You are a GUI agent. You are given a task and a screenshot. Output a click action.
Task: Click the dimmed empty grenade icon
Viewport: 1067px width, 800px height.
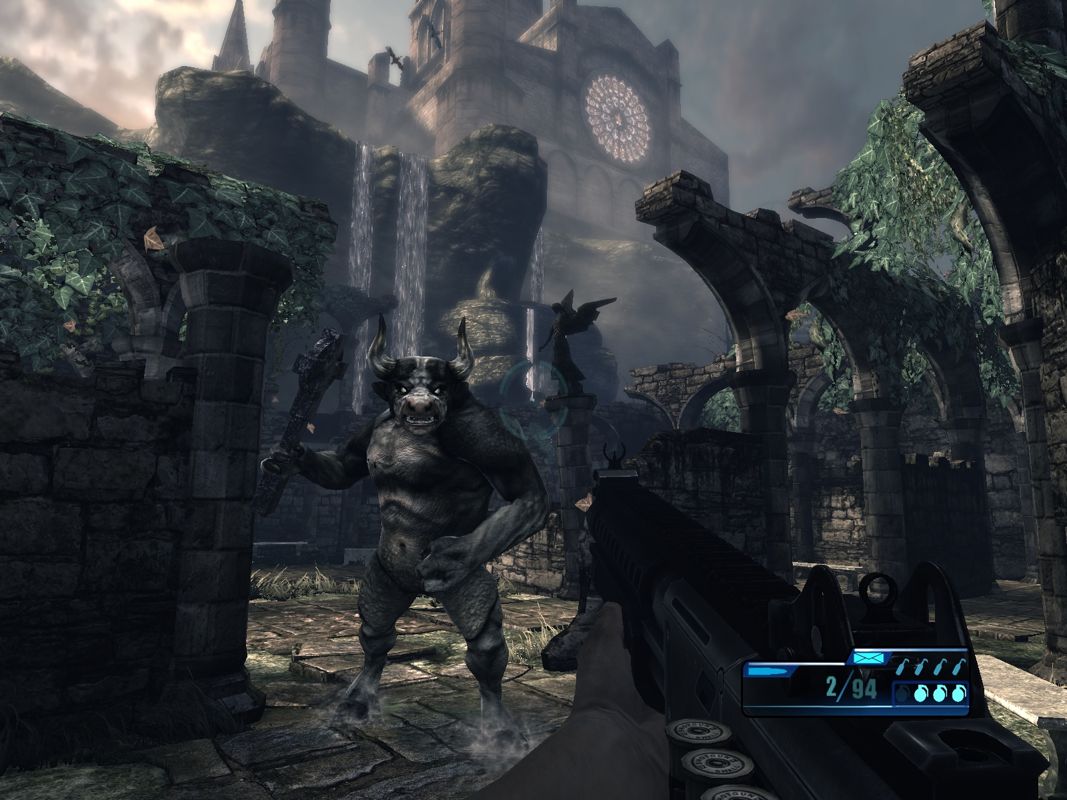tap(903, 693)
